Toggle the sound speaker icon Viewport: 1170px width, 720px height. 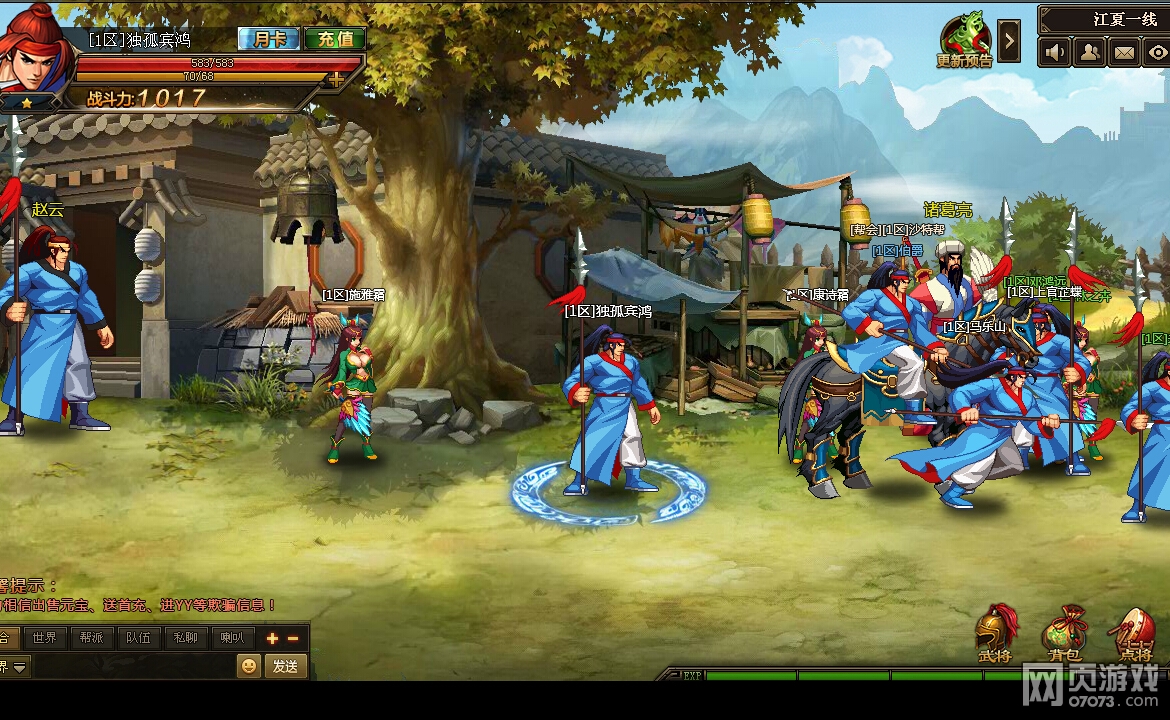1054,51
